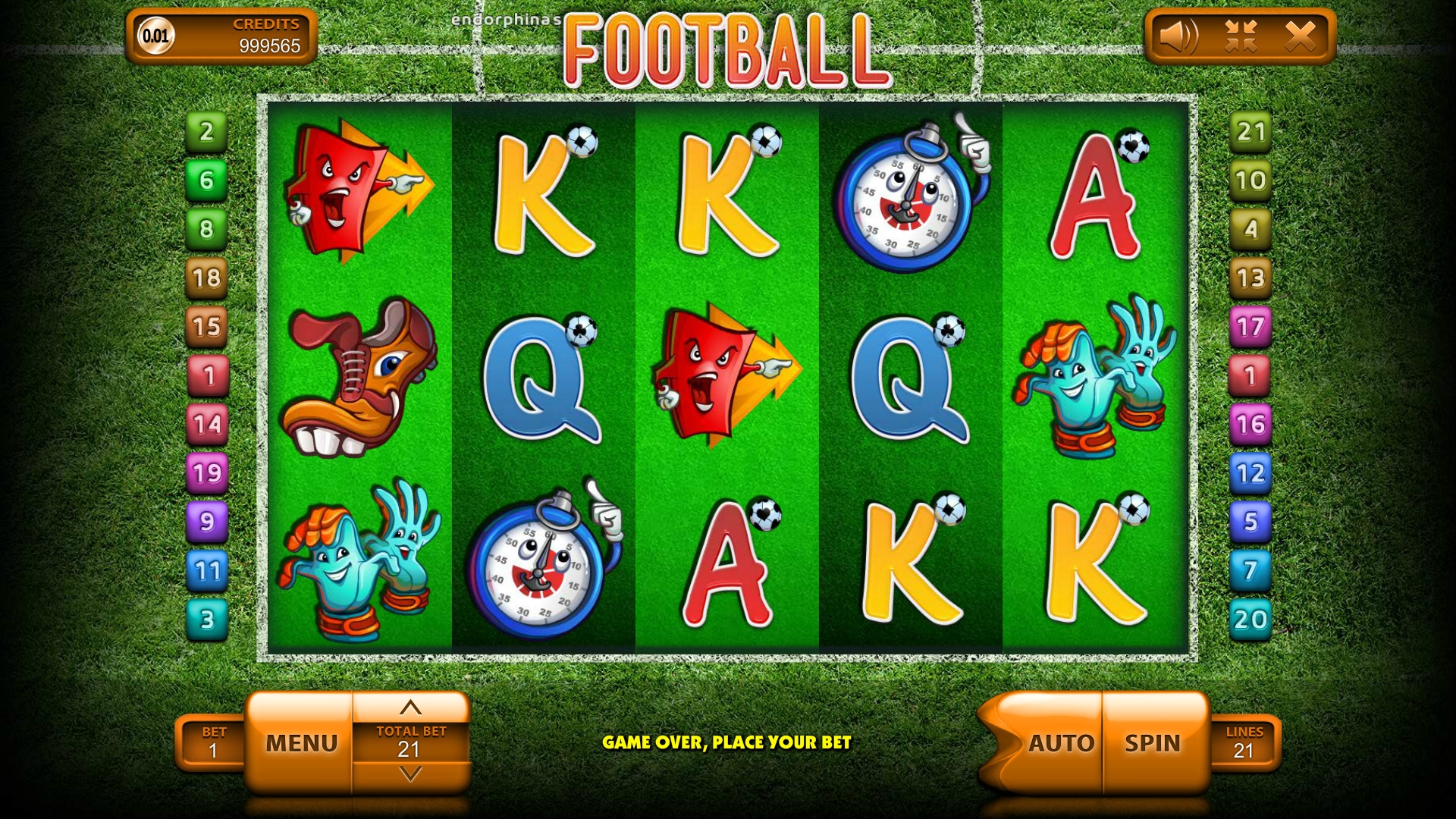Choose payline 2 marker
The width and height of the screenshot is (1456, 819).
(x=207, y=131)
